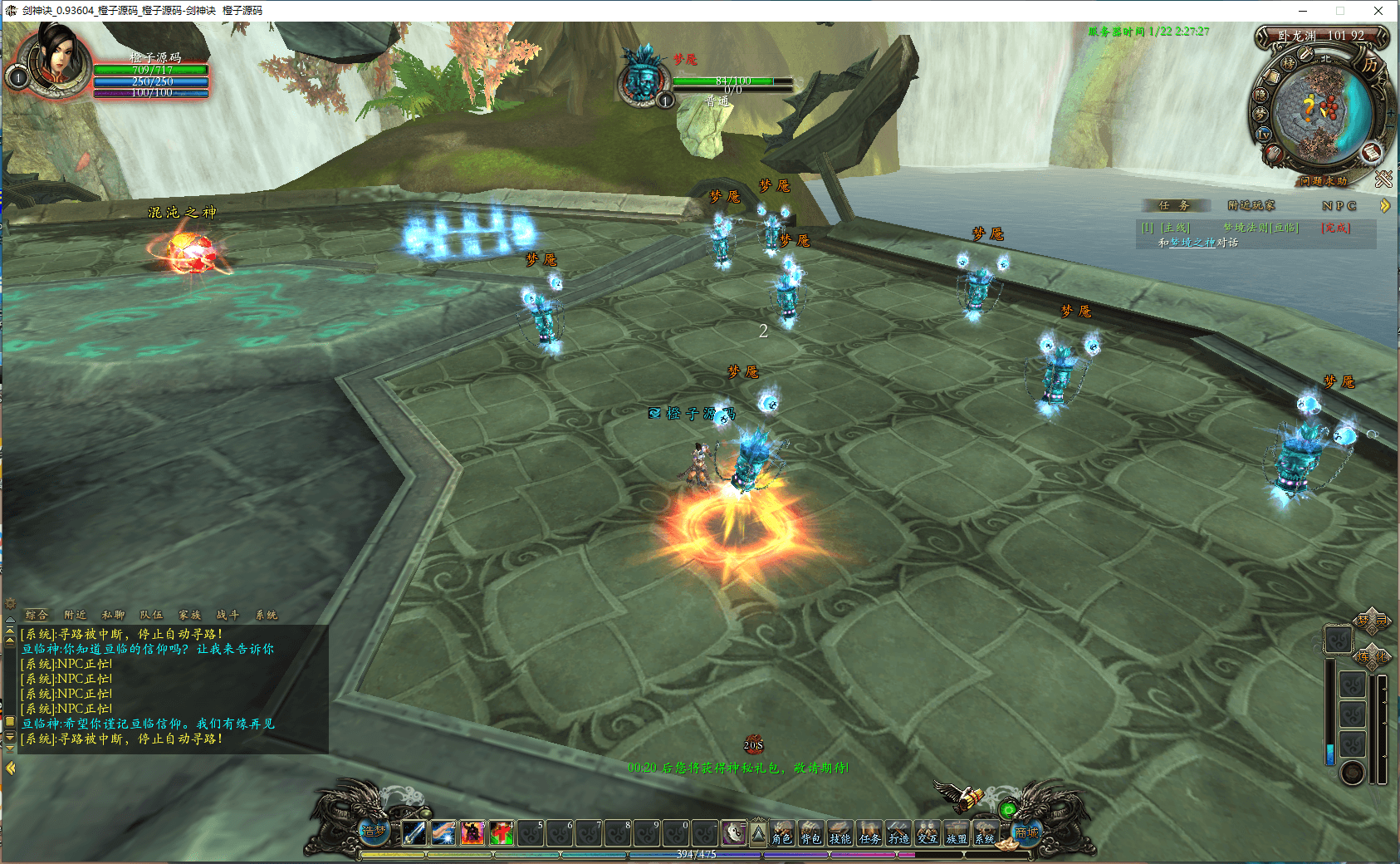The image size is (1400, 864).
Task: Switch to the NPC list tab
Action: coord(1339,205)
